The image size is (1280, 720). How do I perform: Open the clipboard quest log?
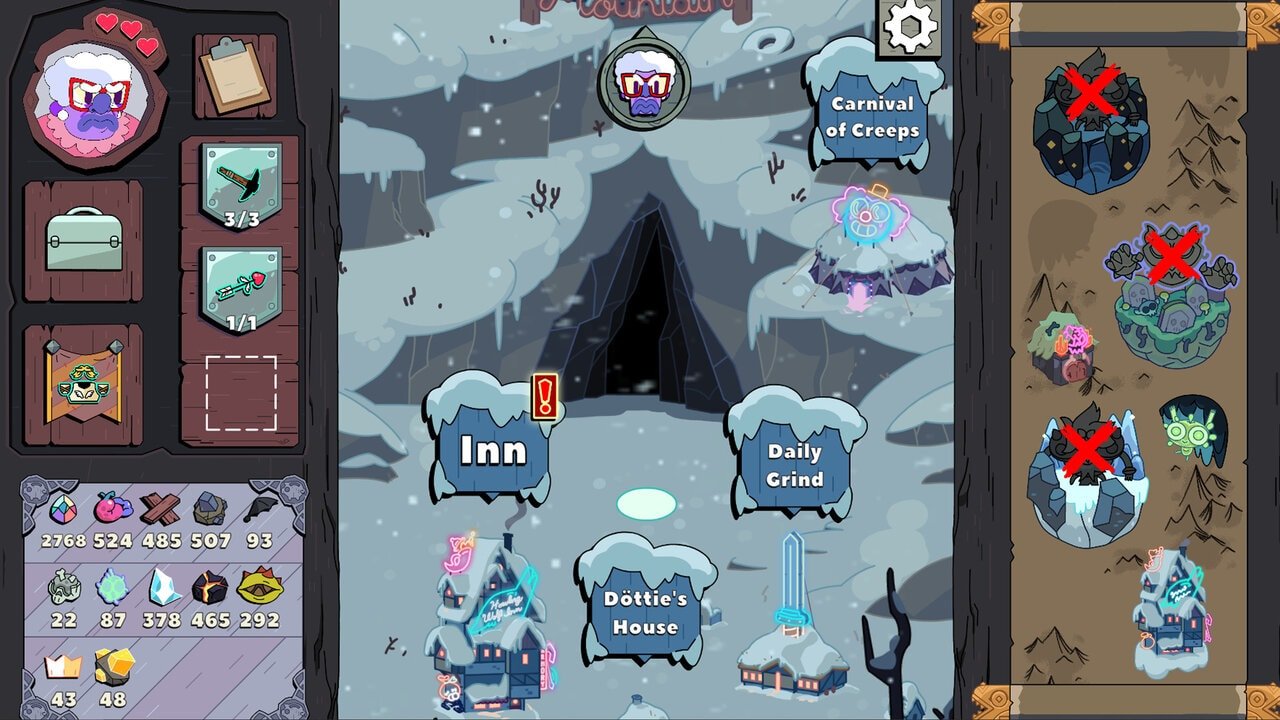click(x=235, y=76)
